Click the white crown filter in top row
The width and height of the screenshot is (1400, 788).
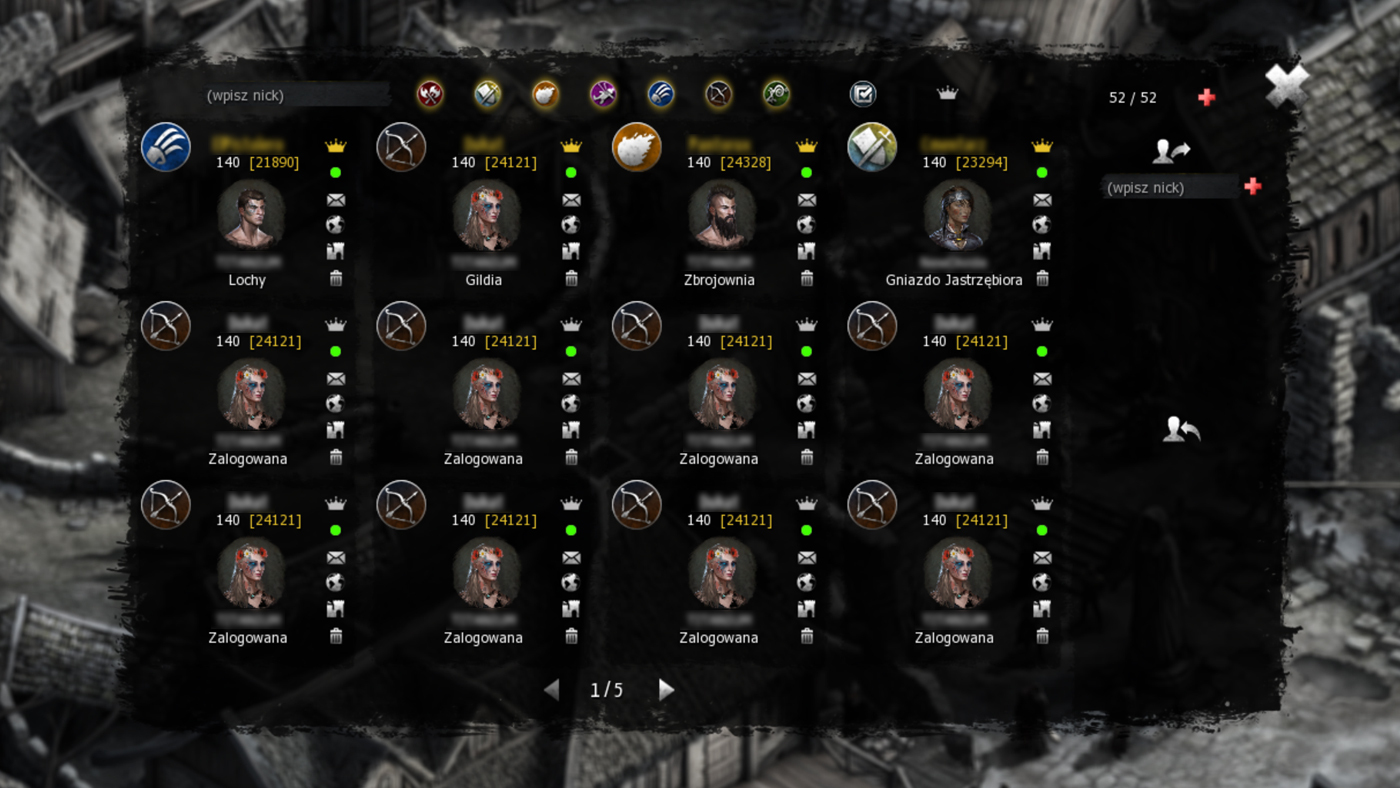coord(947,94)
